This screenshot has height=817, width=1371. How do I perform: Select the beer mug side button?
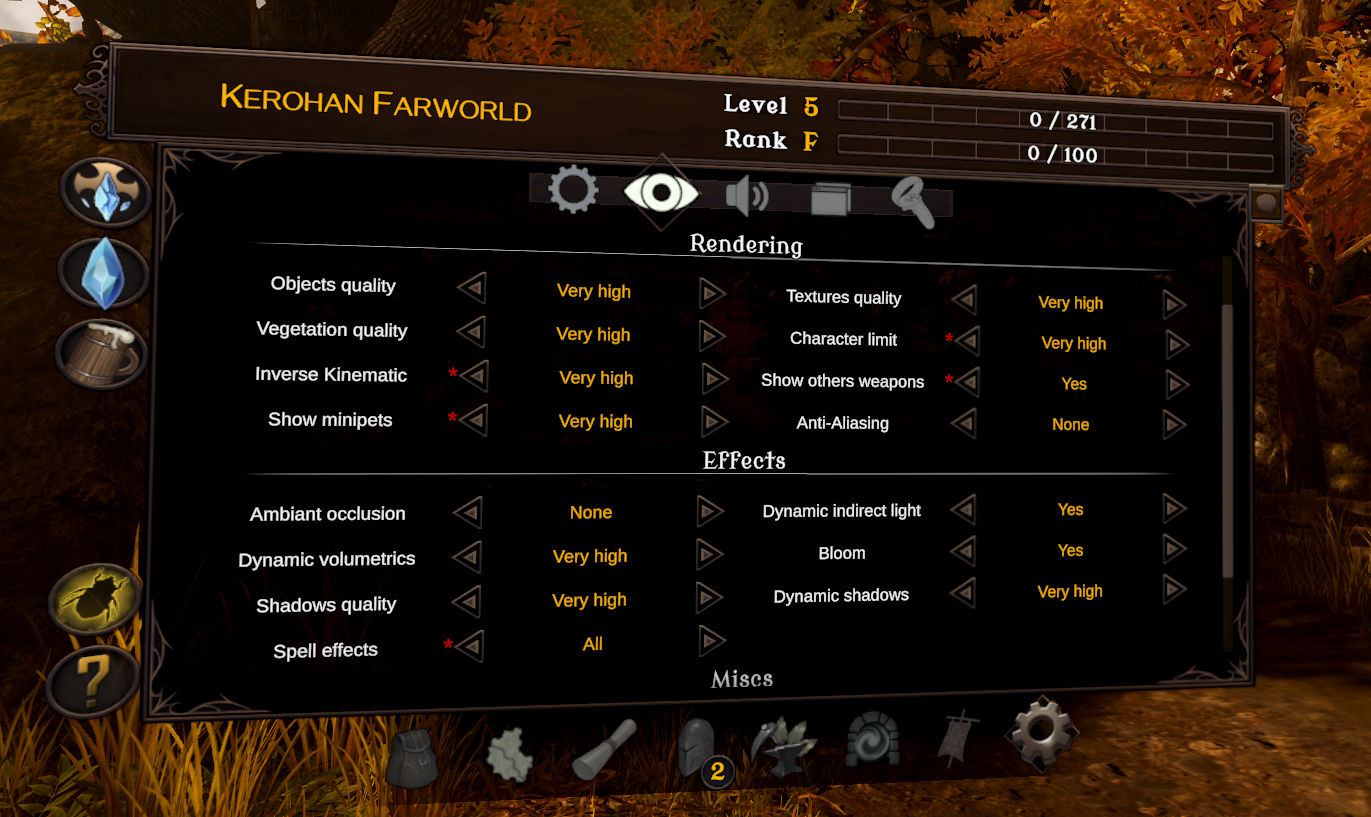pyautogui.click(x=101, y=355)
